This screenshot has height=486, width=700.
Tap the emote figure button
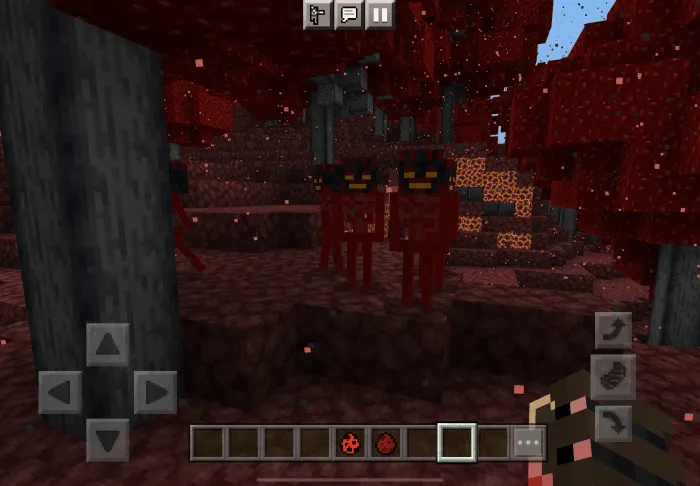(x=318, y=15)
